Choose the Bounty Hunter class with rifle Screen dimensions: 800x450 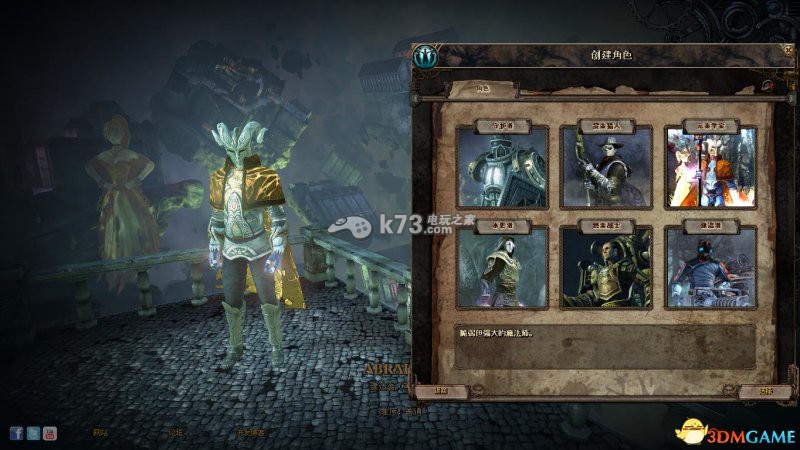coord(607,168)
